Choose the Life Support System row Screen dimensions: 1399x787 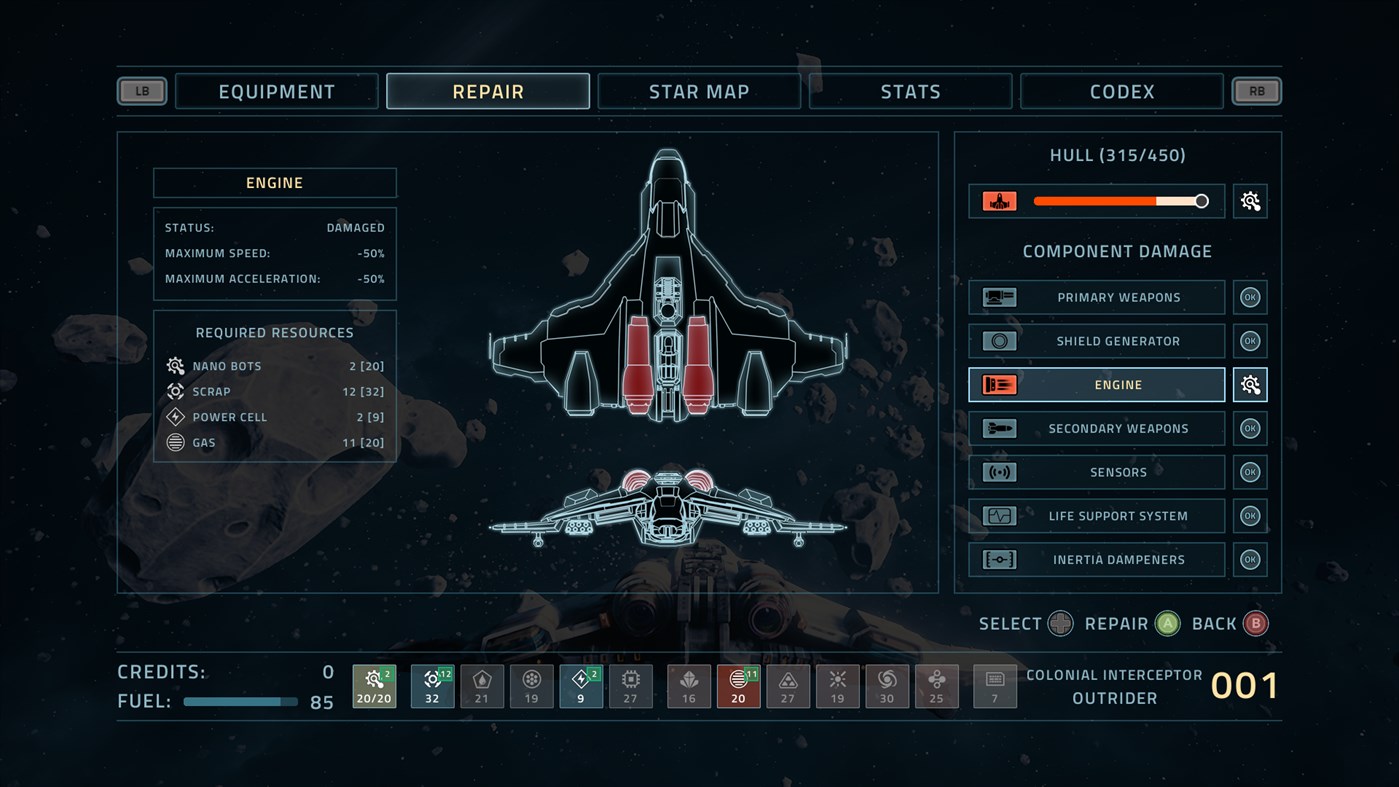pos(1097,516)
